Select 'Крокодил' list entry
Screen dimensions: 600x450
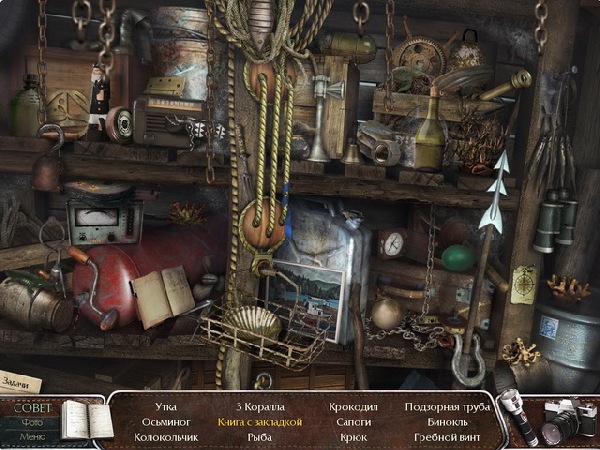click(x=355, y=407)
